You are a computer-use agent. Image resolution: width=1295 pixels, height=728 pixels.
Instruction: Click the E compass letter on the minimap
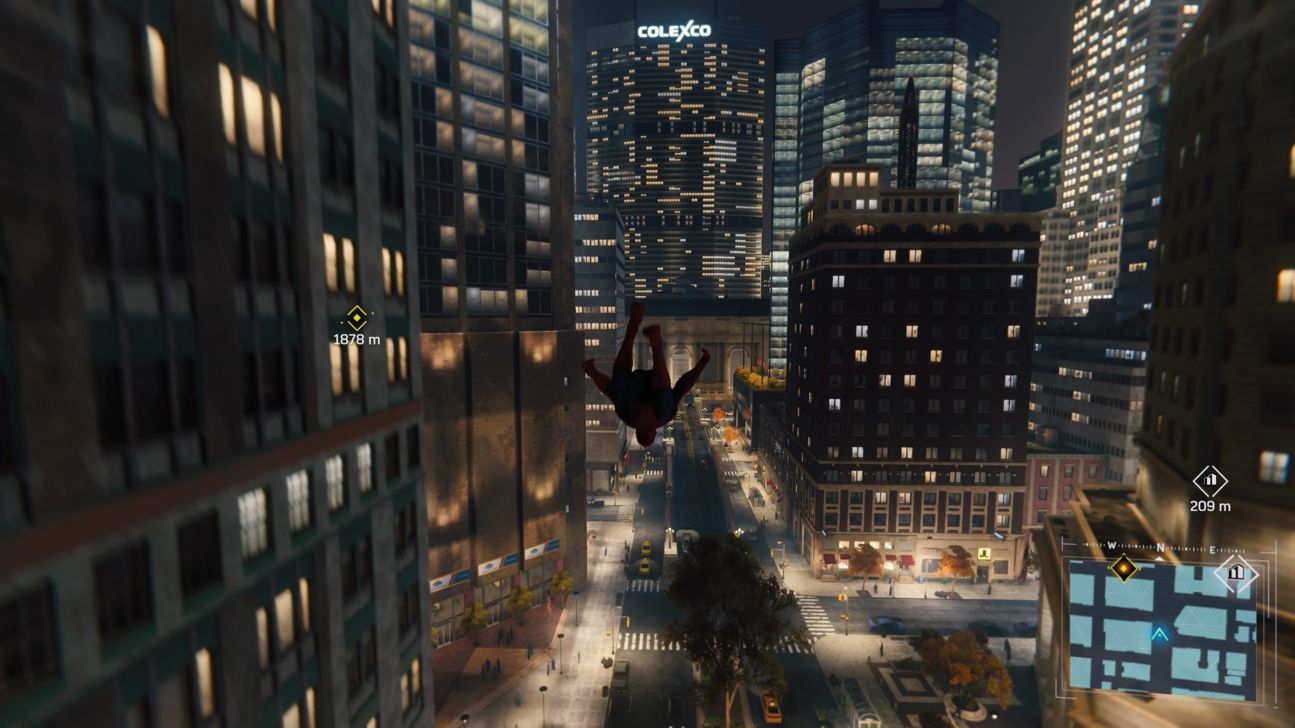click(x=1212, y=550)
